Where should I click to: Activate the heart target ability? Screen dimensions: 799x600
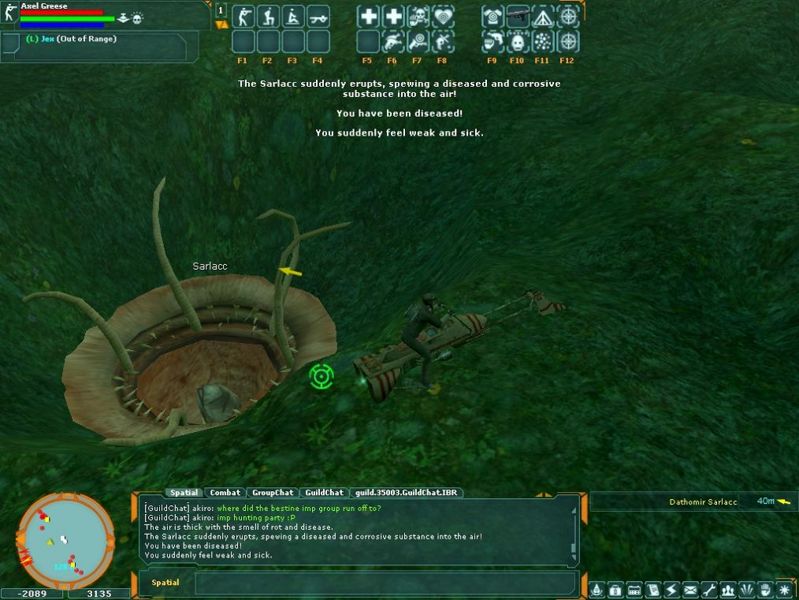click(x=442, y=16)
